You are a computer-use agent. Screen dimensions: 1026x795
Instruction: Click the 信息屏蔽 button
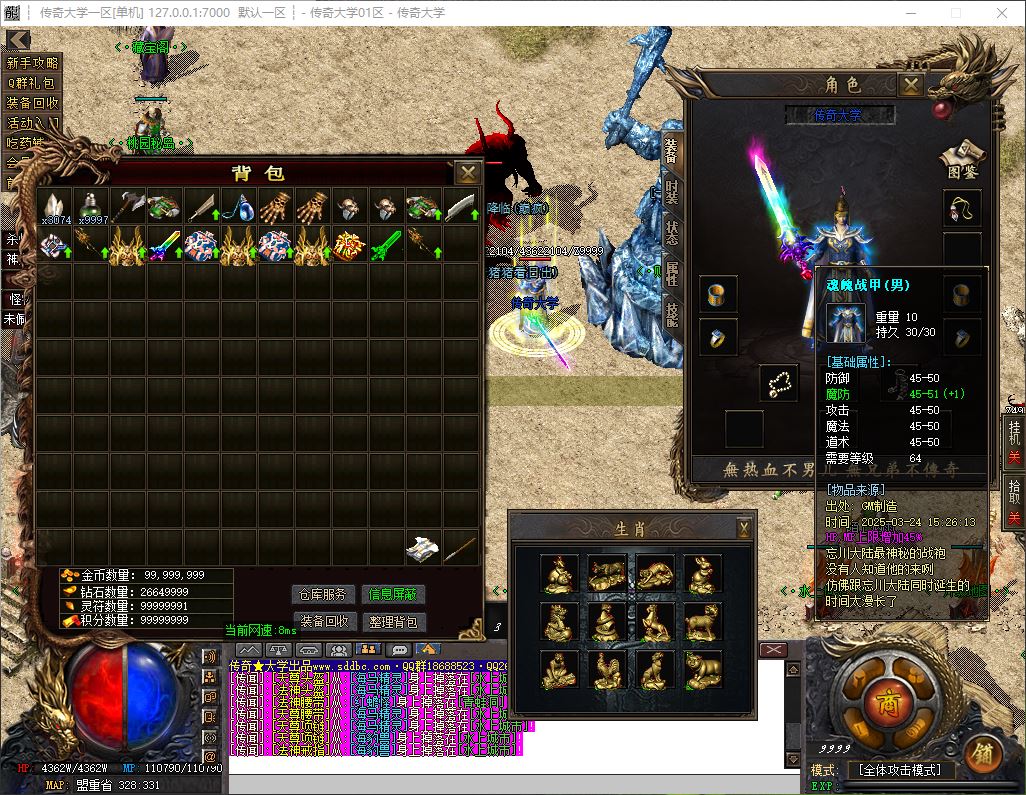click(394, 595)
